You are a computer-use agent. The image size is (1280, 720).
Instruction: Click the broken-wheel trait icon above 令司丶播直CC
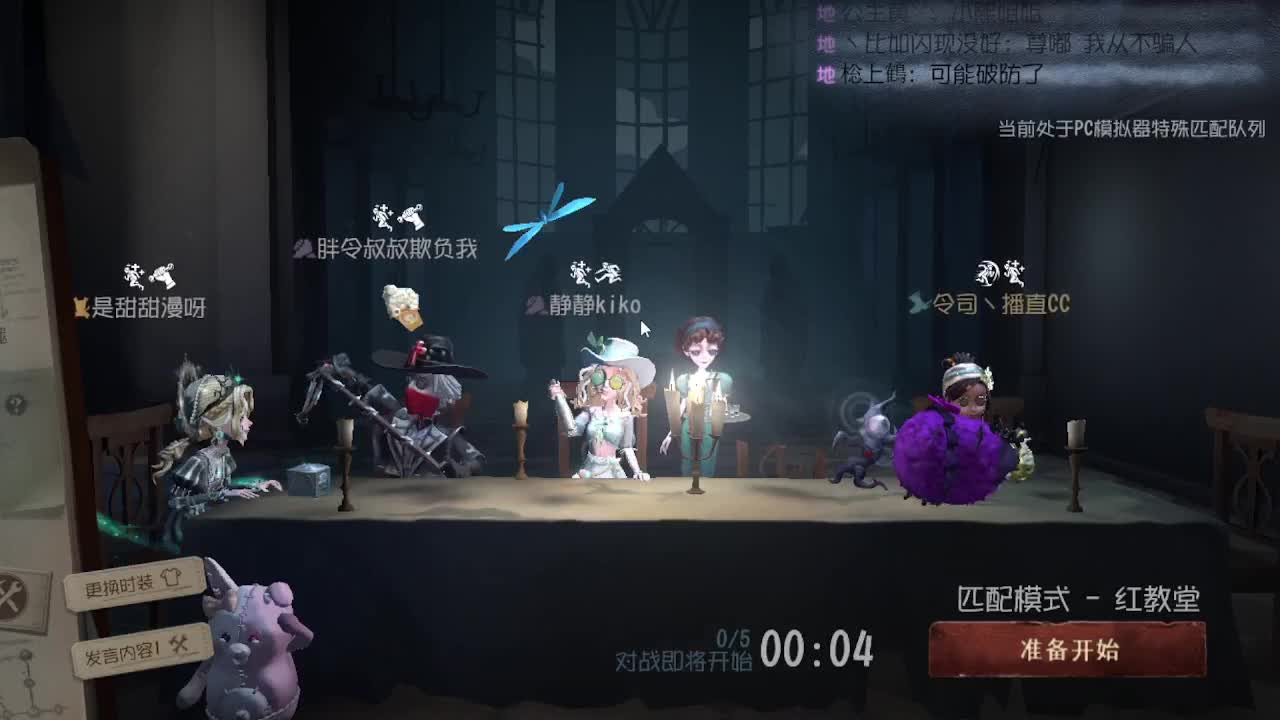(986, 274)
